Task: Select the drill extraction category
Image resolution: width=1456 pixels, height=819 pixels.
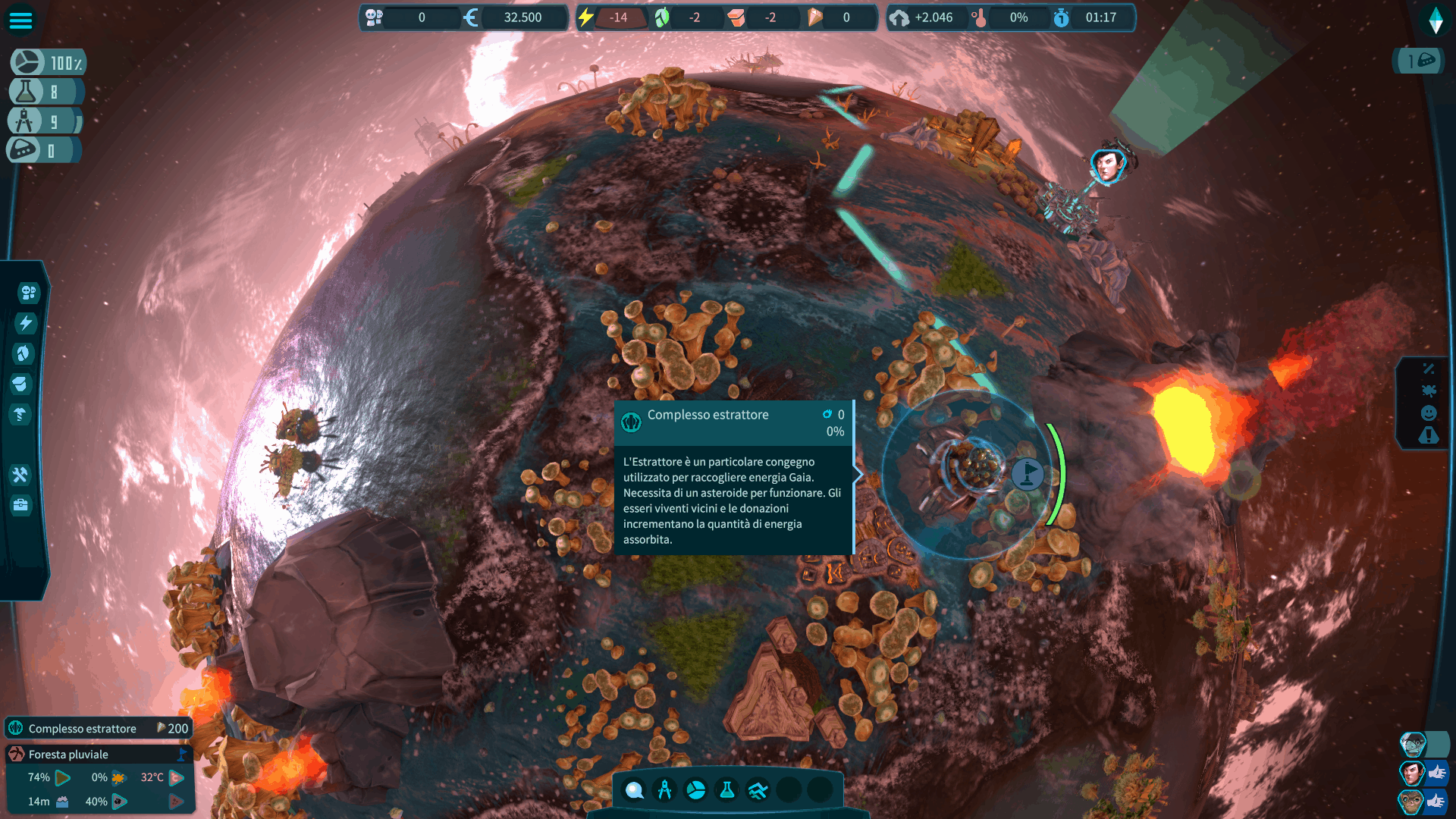Action: pyautogui.click(x=20, y=414)
